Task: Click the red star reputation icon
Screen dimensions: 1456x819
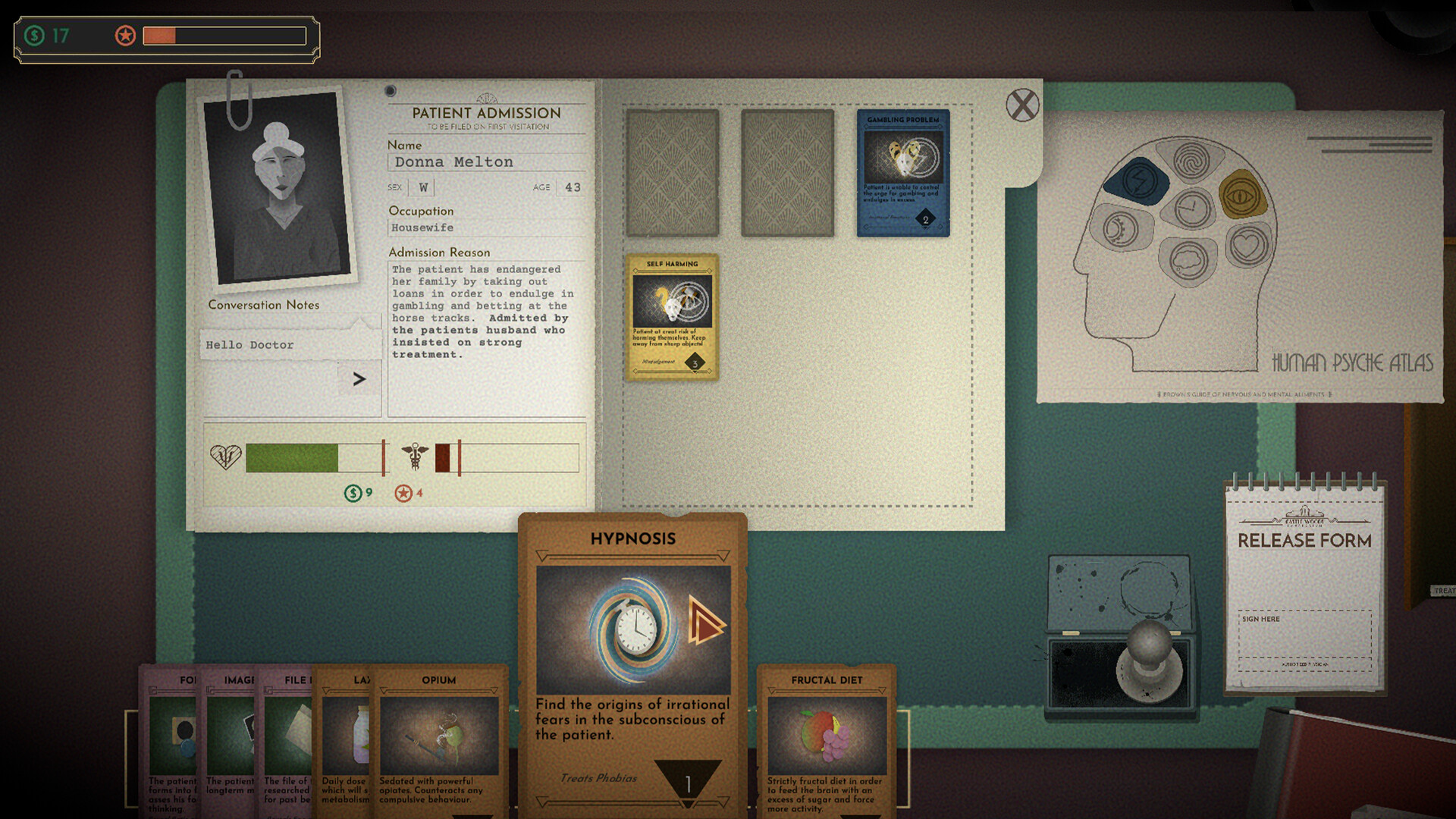Action: point(124,35)
